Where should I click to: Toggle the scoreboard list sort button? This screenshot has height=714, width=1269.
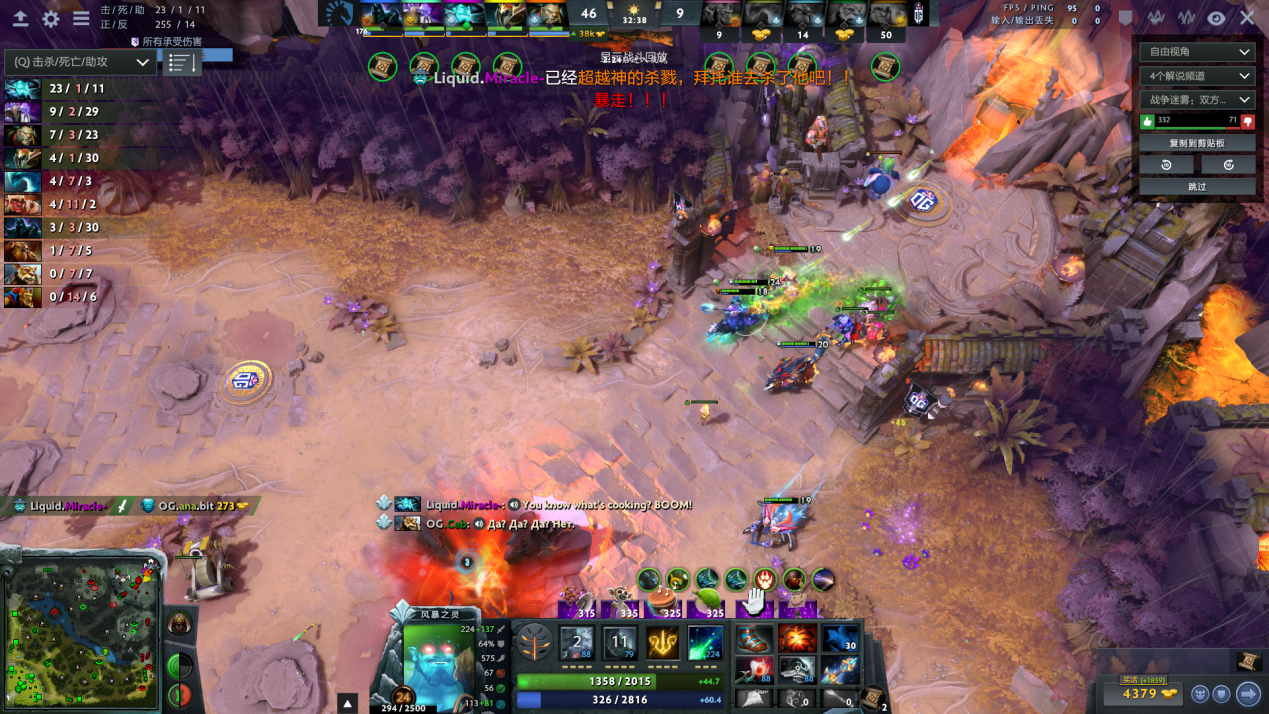(180, 63)
